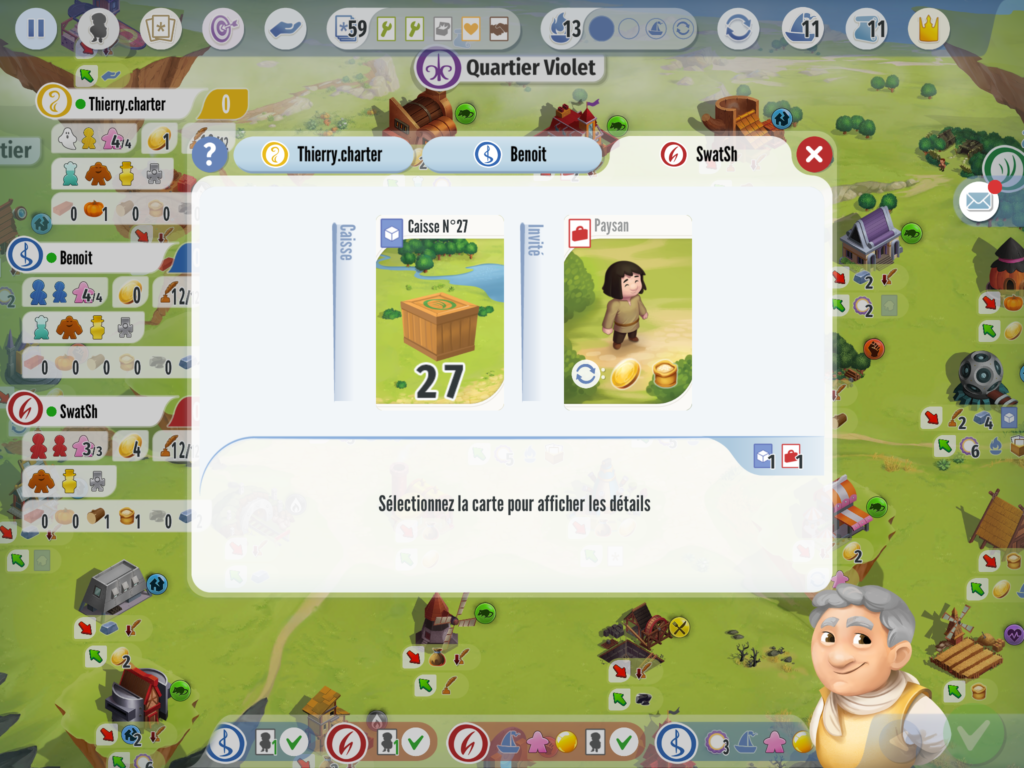Image resolution: width=1024 pixels, height=768 pixels.
Task: Show Thierry.charter's player panel
Action: [119, 104]
